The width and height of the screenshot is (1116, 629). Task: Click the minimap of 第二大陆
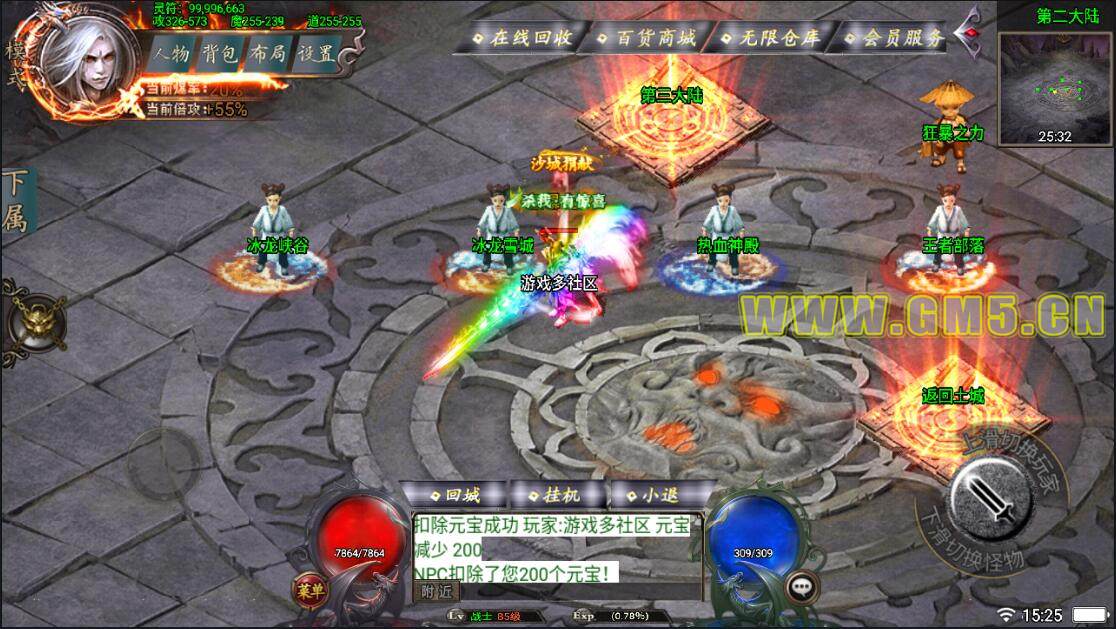[x=1054, y=86]
